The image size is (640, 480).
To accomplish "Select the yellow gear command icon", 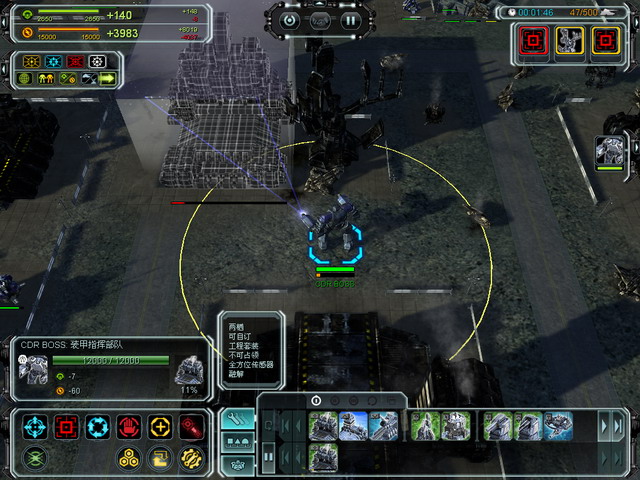I will pyautogui.click(x=191, y=459).
